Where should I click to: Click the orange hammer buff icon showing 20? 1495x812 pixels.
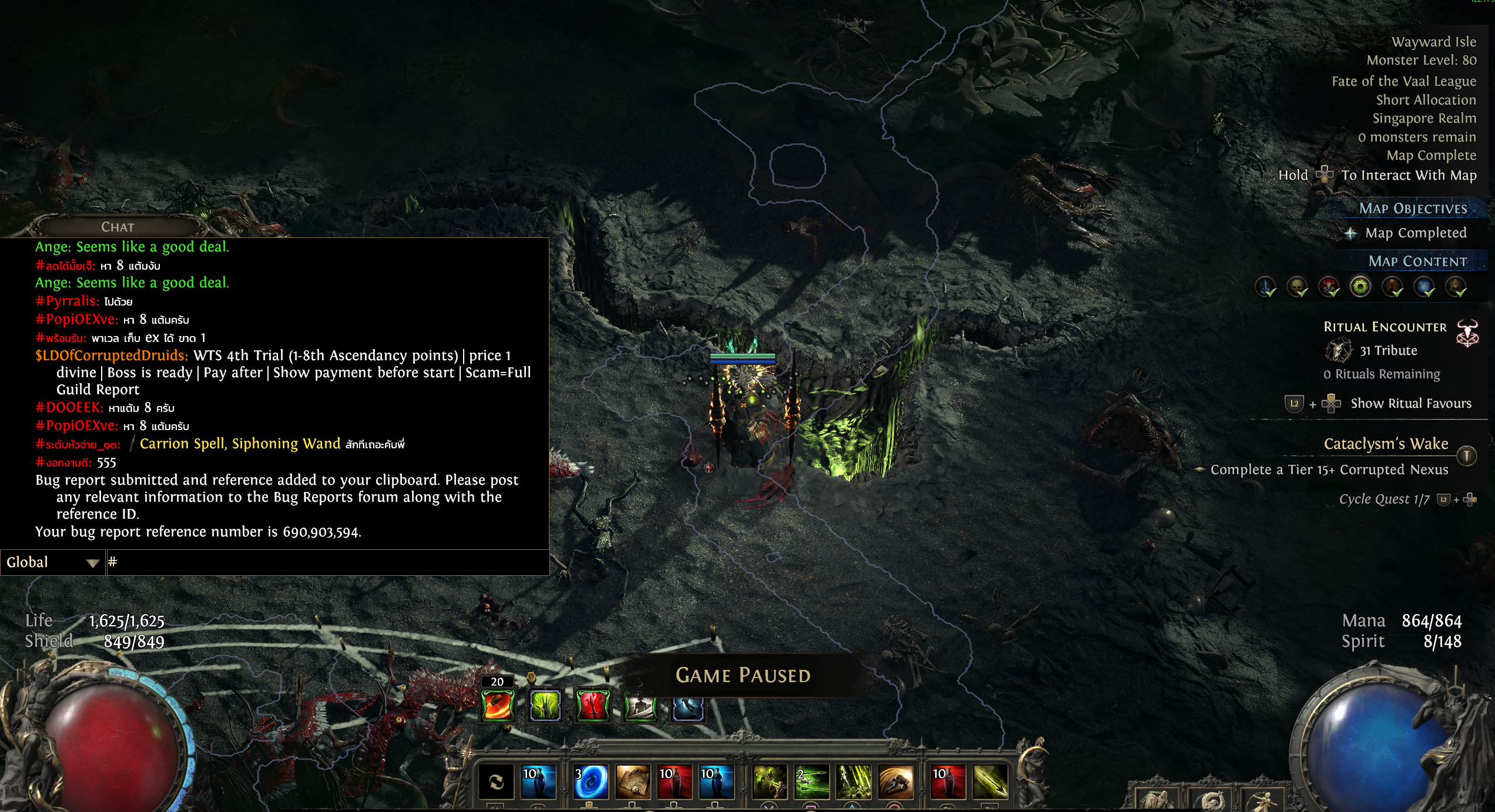click(498, 704)
